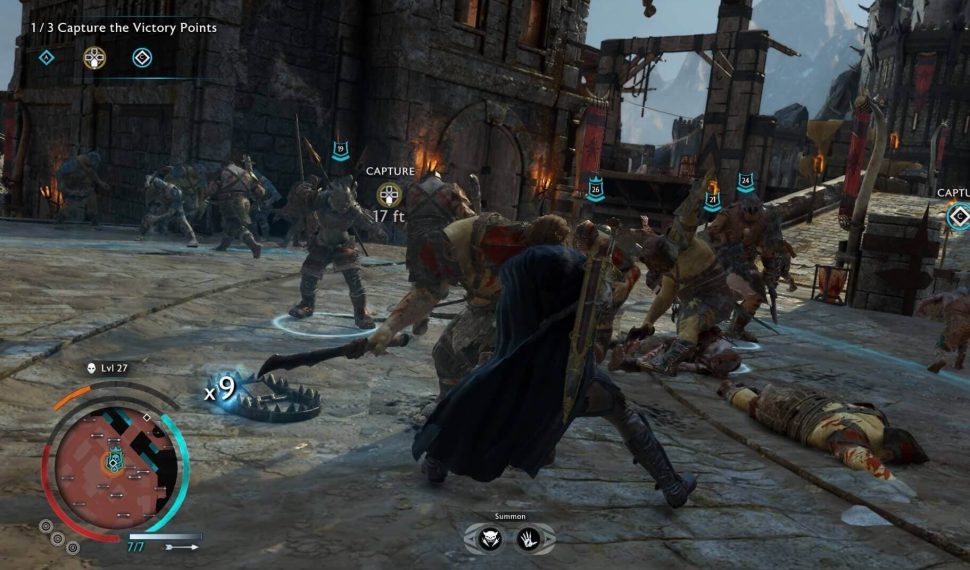The height and width of the screenshot is (570, 970).
Task: Select victory point A diamond icon
Action: pyautogui.click(x=46, y=57)
